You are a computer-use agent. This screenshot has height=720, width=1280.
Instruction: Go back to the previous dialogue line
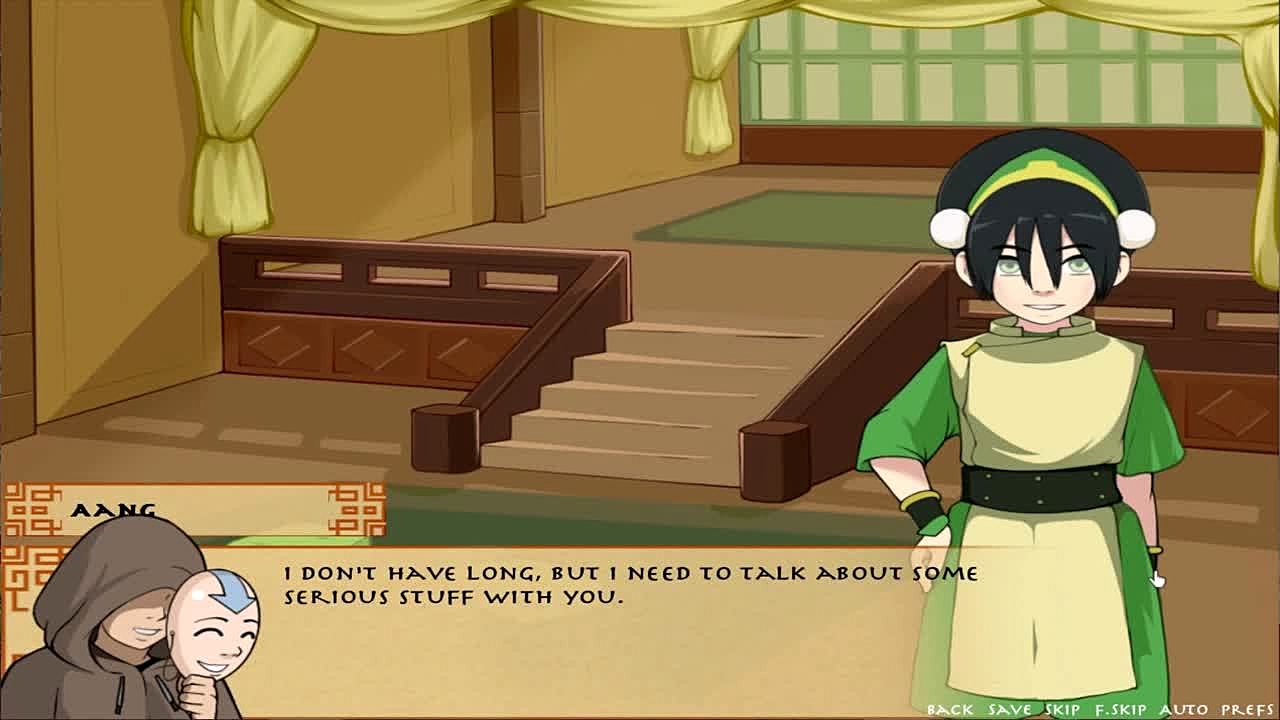click(x=949, y=709)
